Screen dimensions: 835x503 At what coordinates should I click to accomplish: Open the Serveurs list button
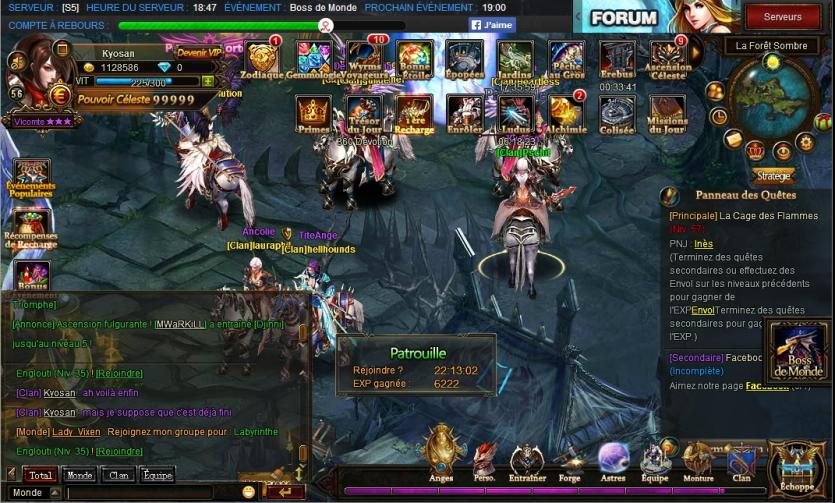click(x=782, y=17)
